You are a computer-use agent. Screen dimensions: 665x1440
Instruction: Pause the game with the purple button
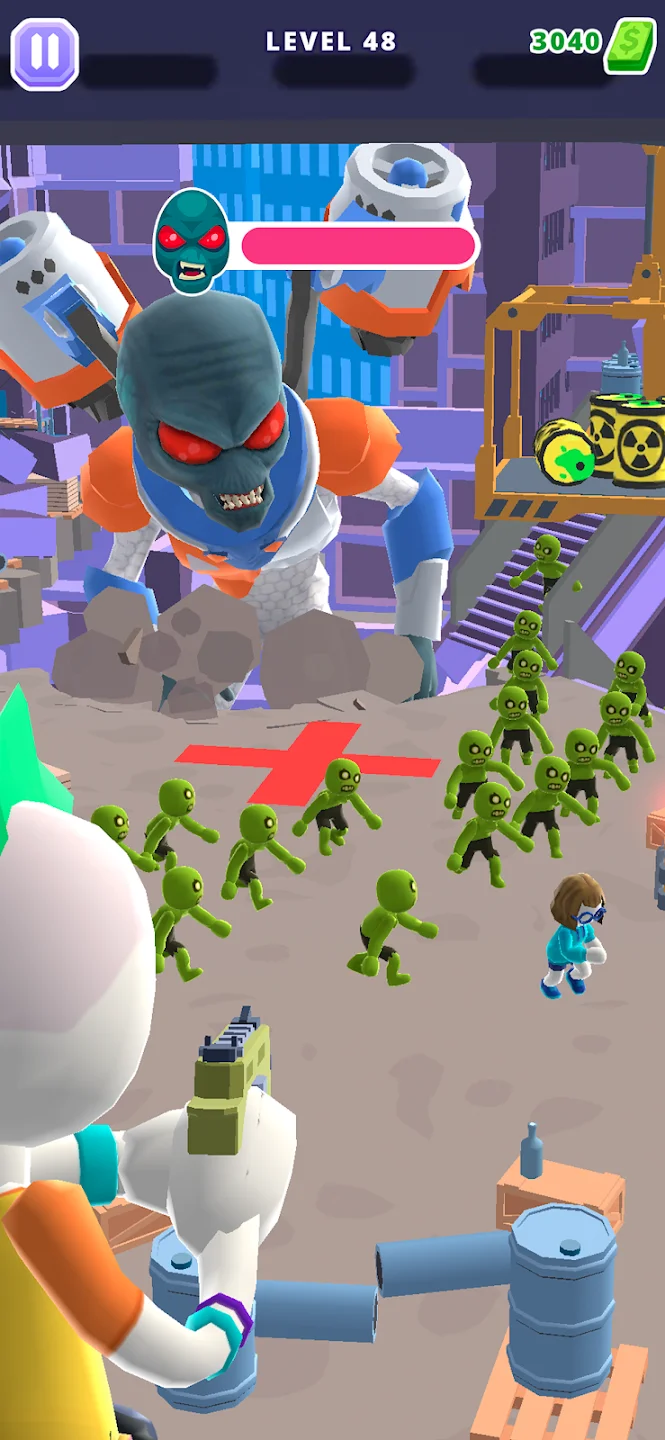(x=45, y=52)
